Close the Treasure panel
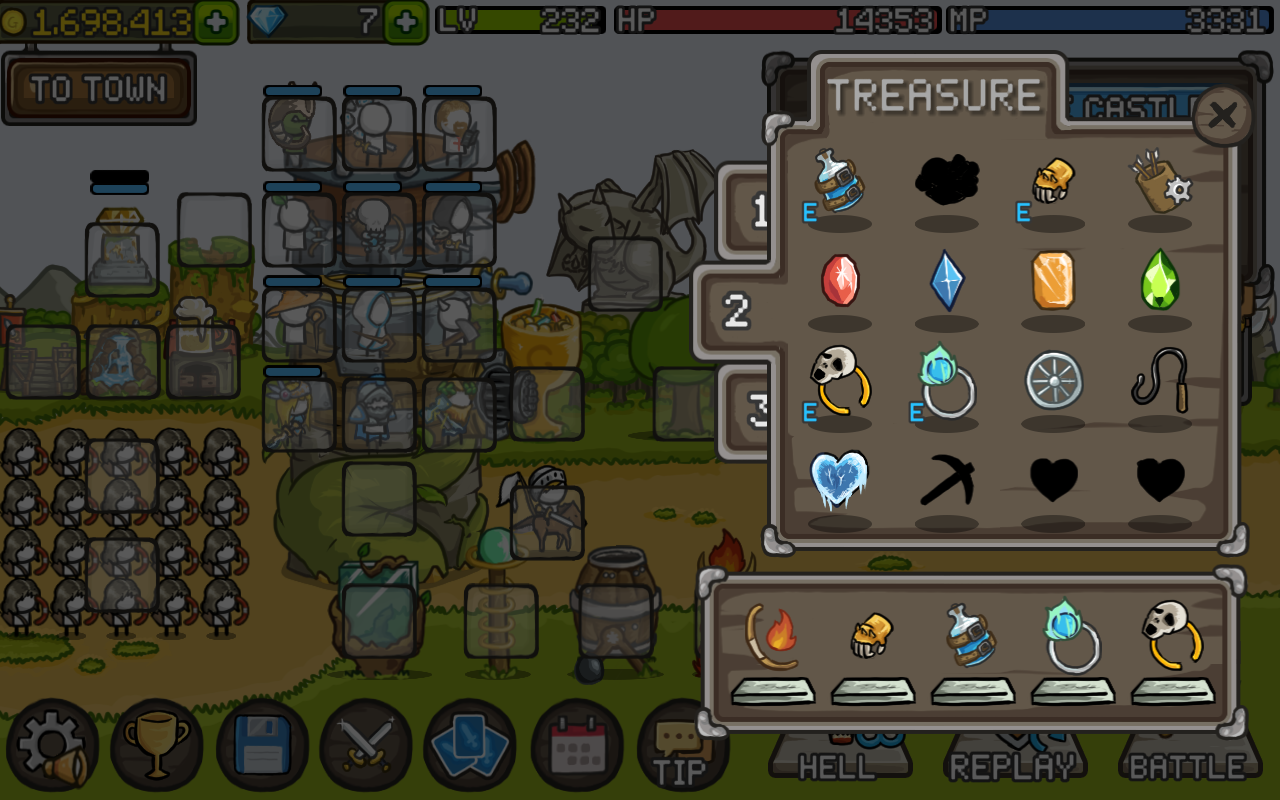Image resolution: width=1280 pixels, height=800 pixels. [x=1222, y=116]
